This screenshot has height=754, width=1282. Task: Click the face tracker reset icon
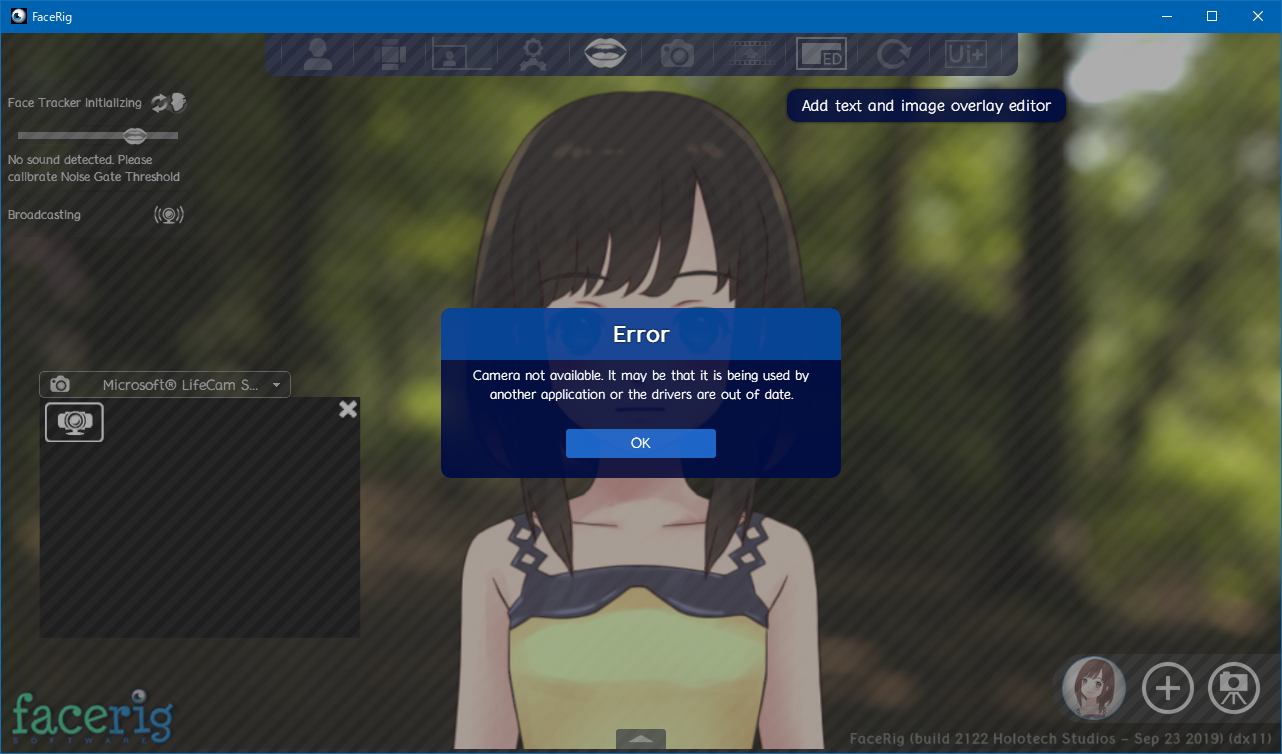tap(159, 103)
